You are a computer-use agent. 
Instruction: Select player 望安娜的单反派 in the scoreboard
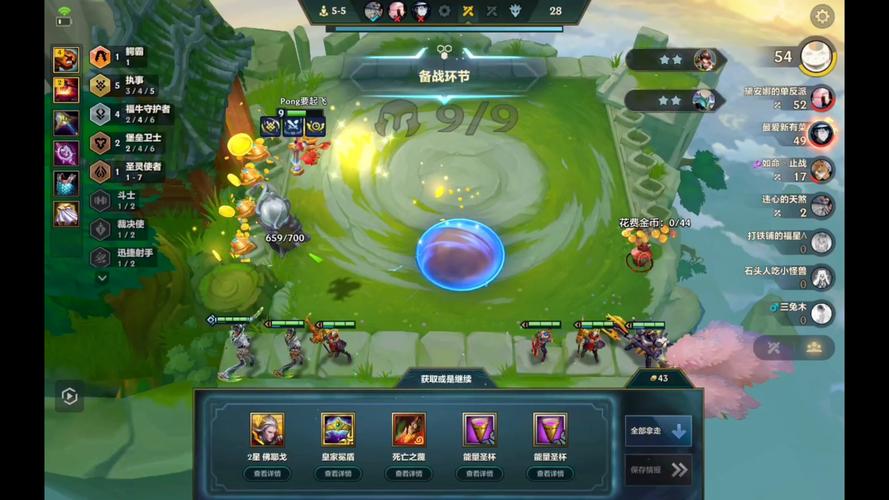click(x=821, y=98)
